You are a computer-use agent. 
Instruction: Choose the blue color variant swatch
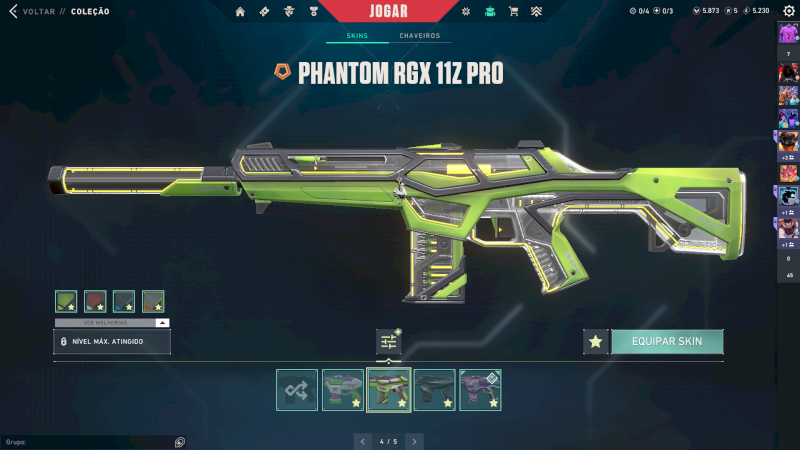pos(124,301)
